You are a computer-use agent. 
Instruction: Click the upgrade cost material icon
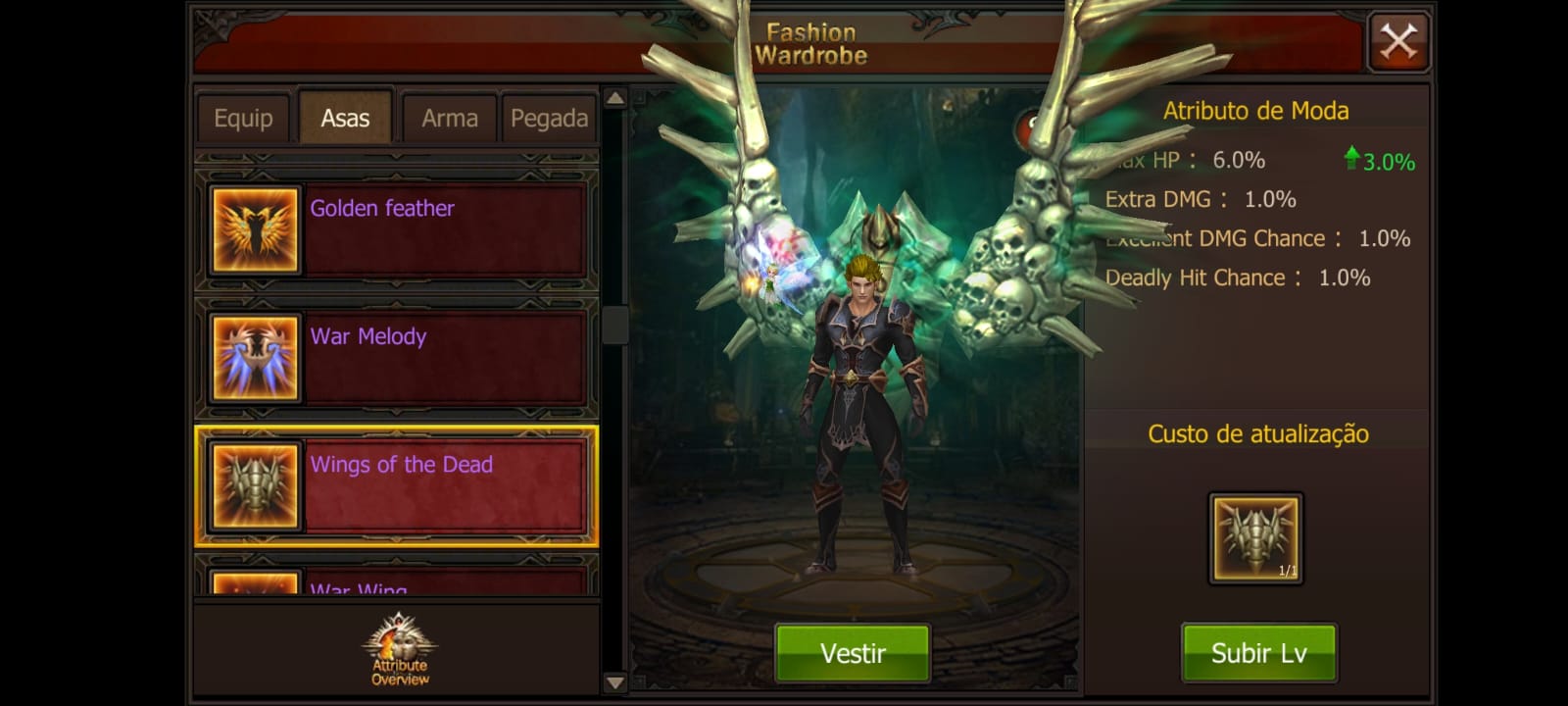pos(1256,537)
